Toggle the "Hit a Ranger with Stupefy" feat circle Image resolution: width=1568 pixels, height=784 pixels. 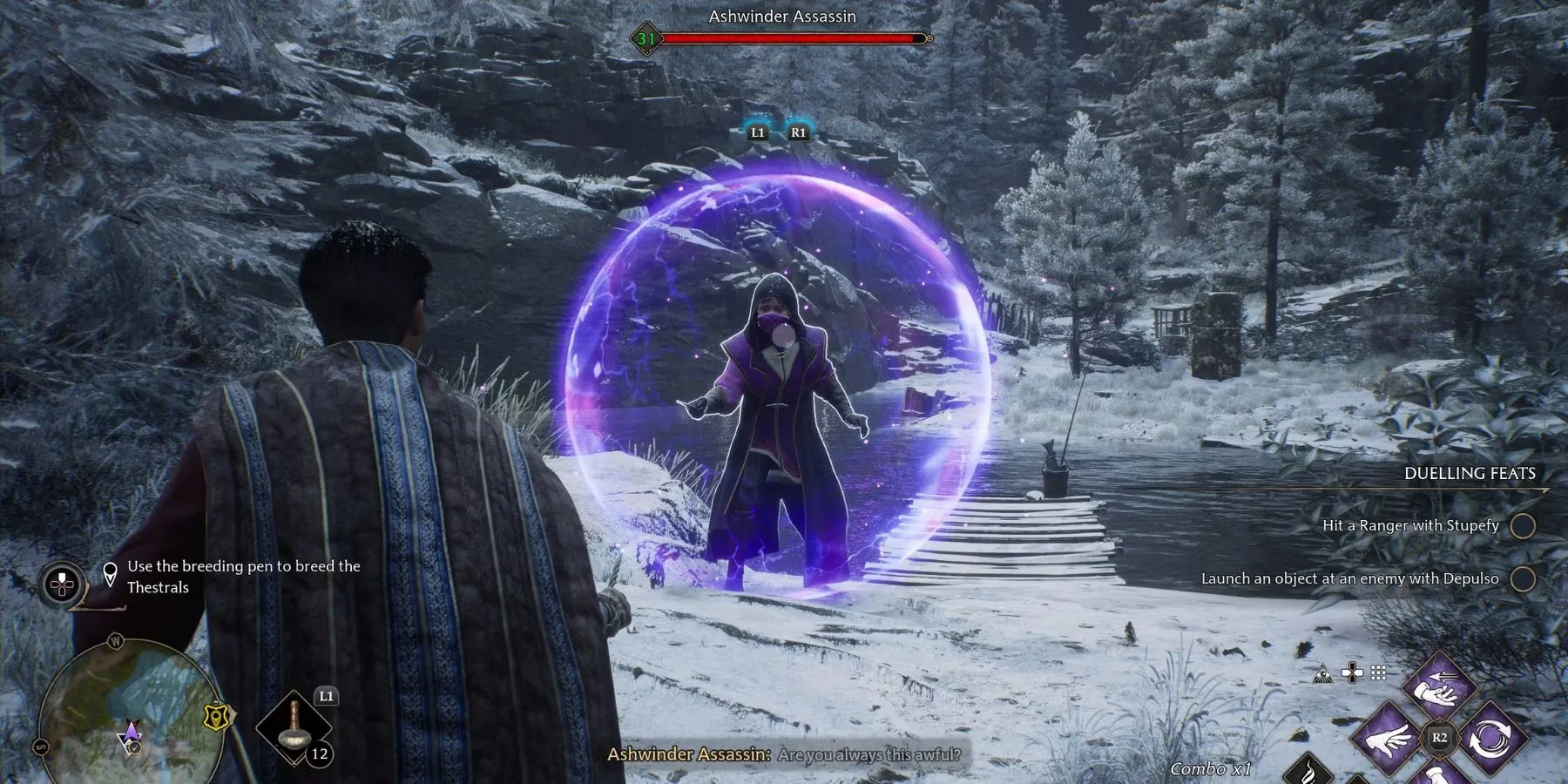coord(1523,526)
